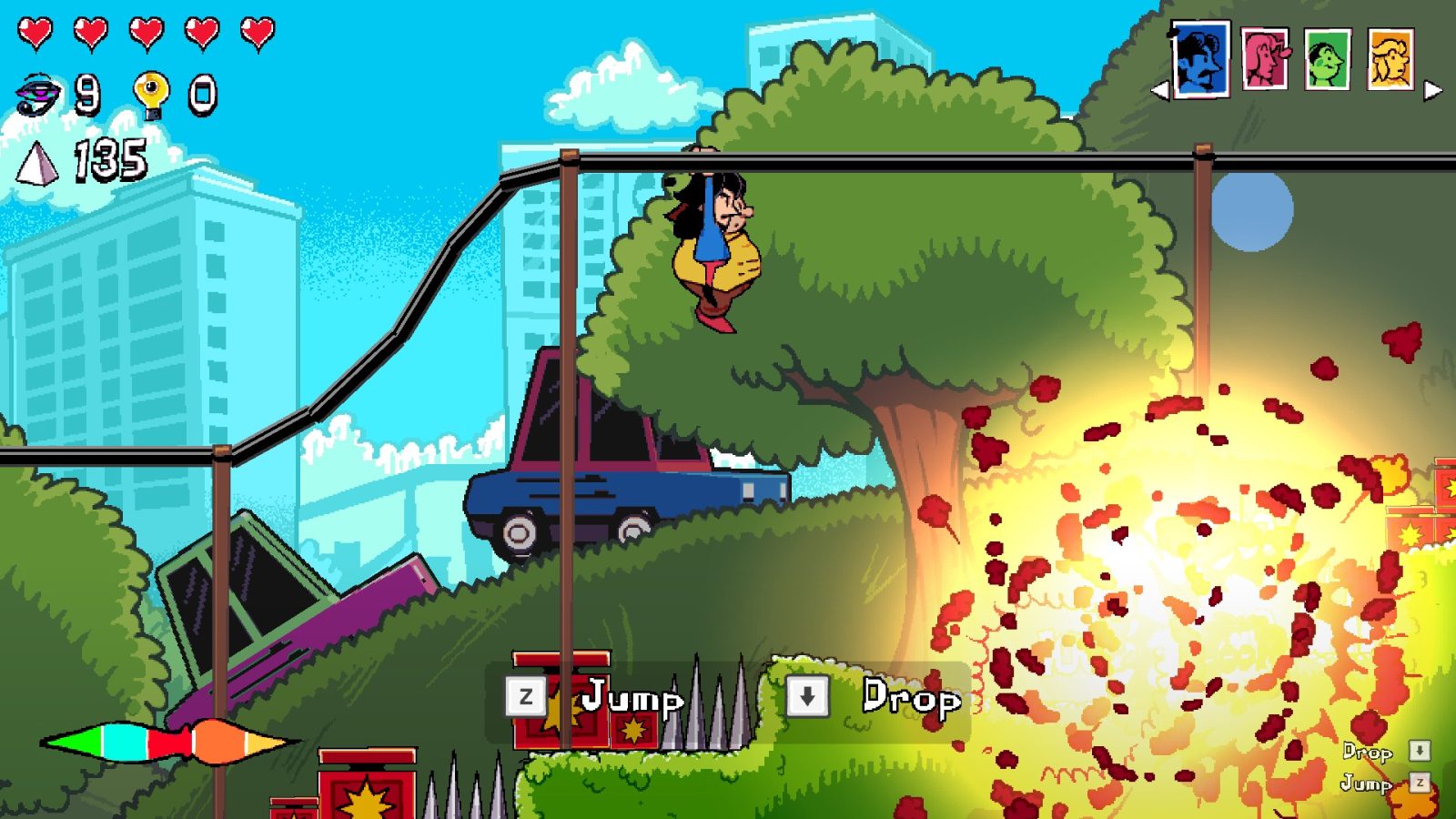
Task: Click the down-arrow key icon beside Drop
Action: (808, 698)
